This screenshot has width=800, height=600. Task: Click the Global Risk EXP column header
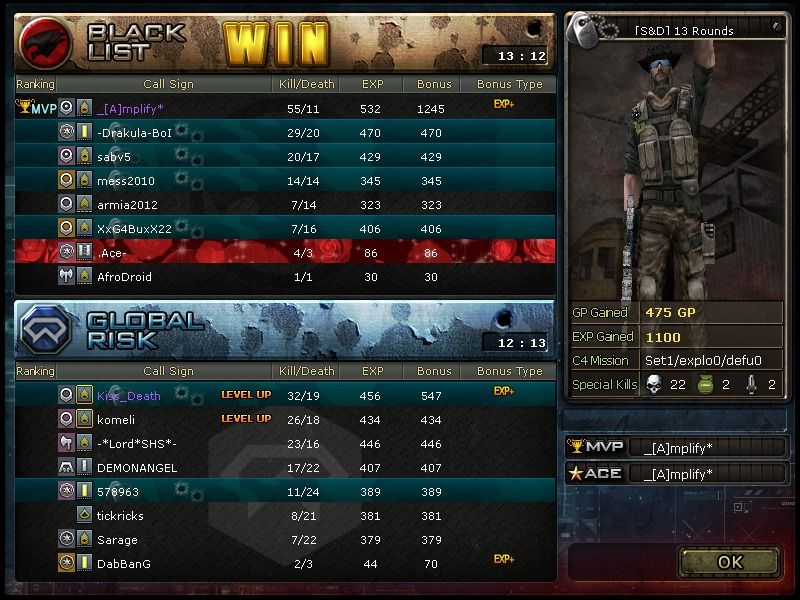pos(372,371)
